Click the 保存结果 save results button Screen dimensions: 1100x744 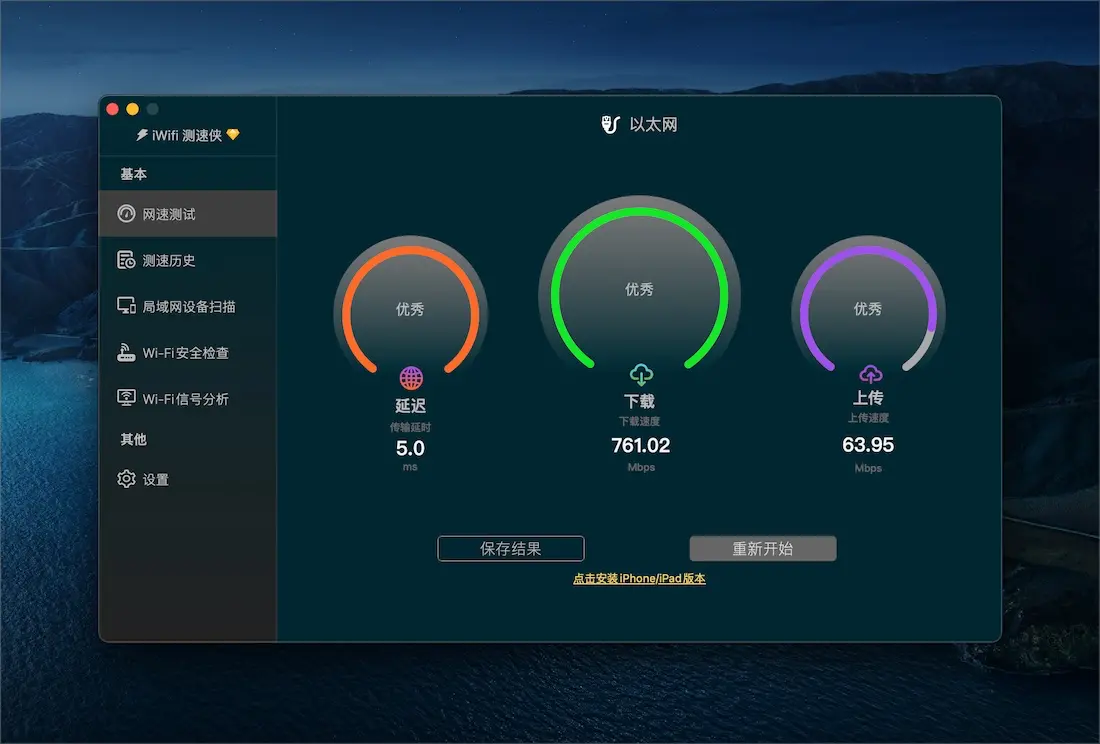pyautogui.click(x=511, y=549)
